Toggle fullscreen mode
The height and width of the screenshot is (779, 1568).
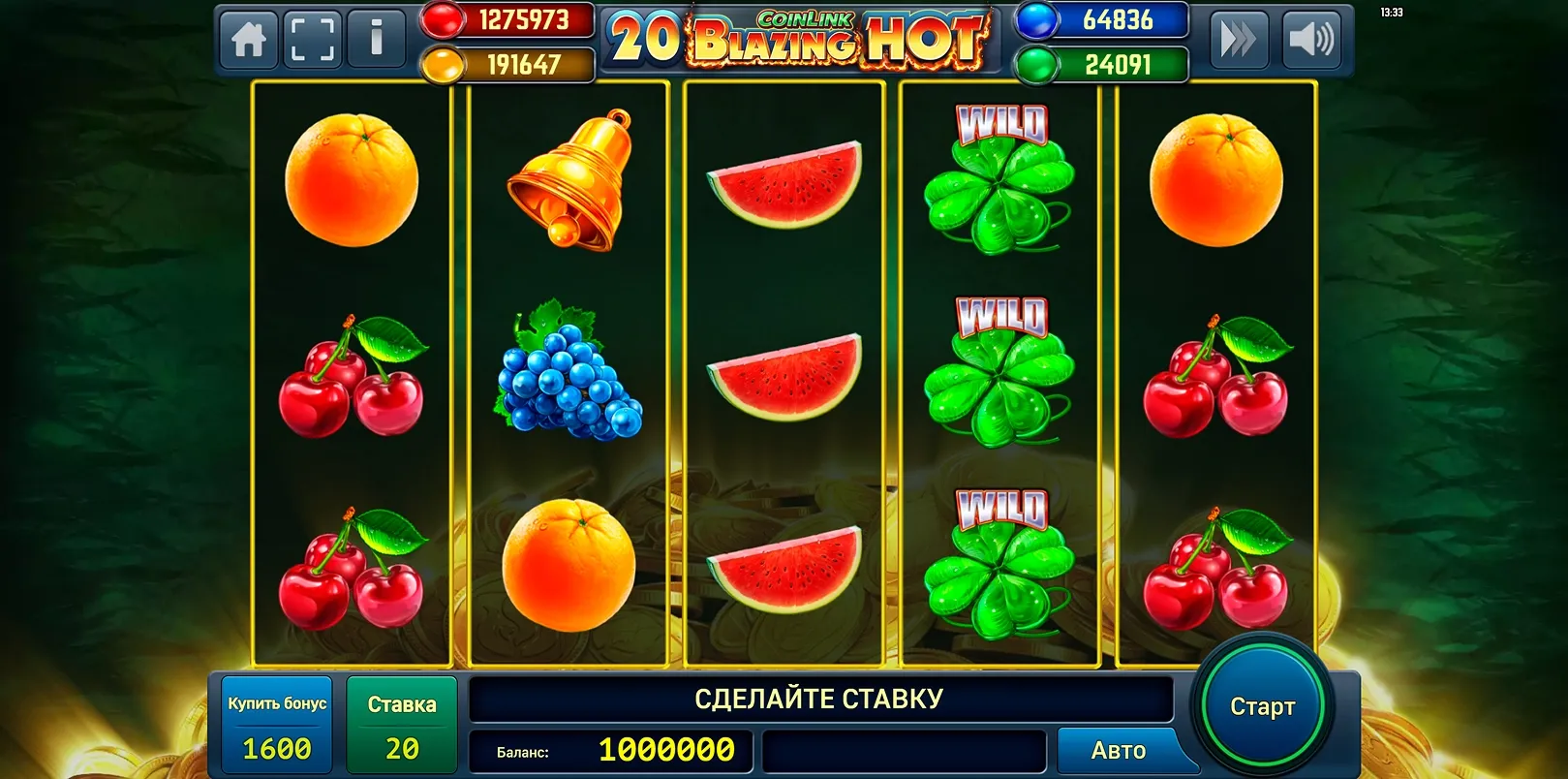tap(311, 41)
